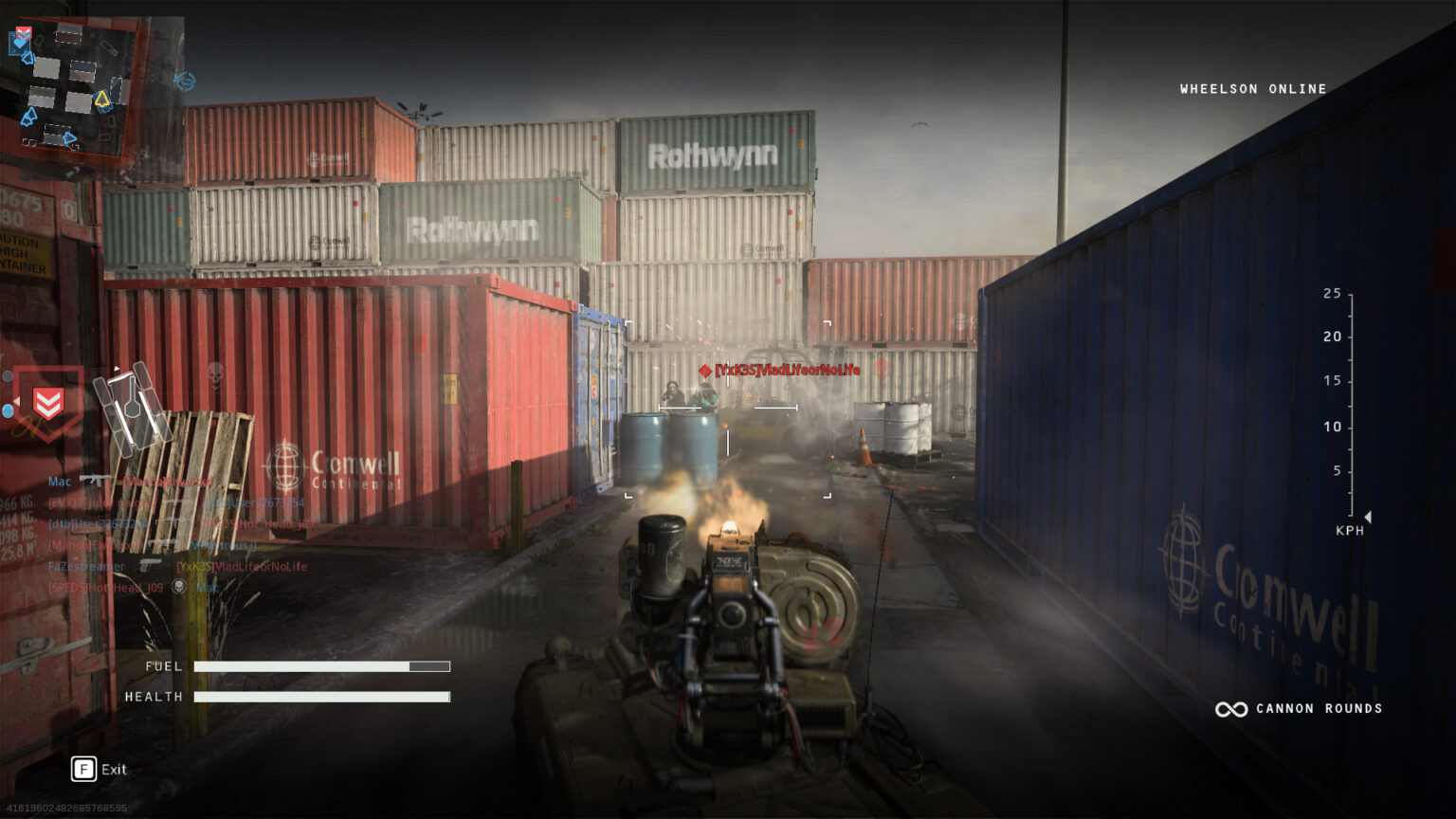The height and width of the screenshot is (819, 1456).
Task: Click the HEALTH bar
Action: tap(322, 696)
